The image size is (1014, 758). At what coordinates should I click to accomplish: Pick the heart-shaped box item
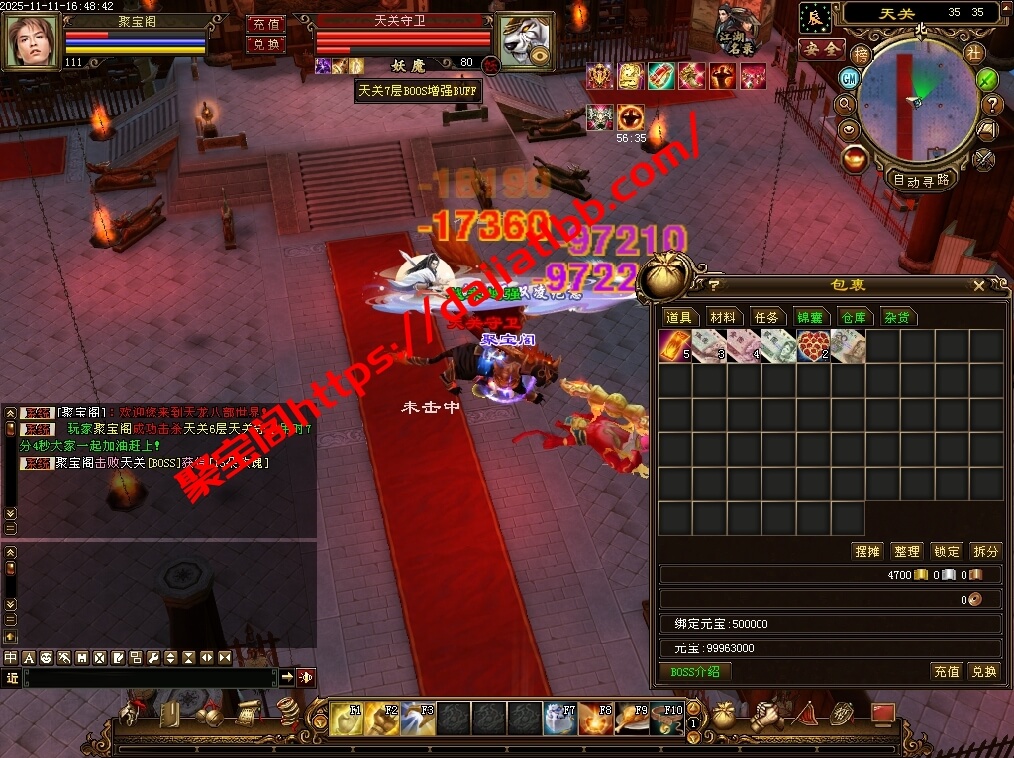[x=813, y=347]
